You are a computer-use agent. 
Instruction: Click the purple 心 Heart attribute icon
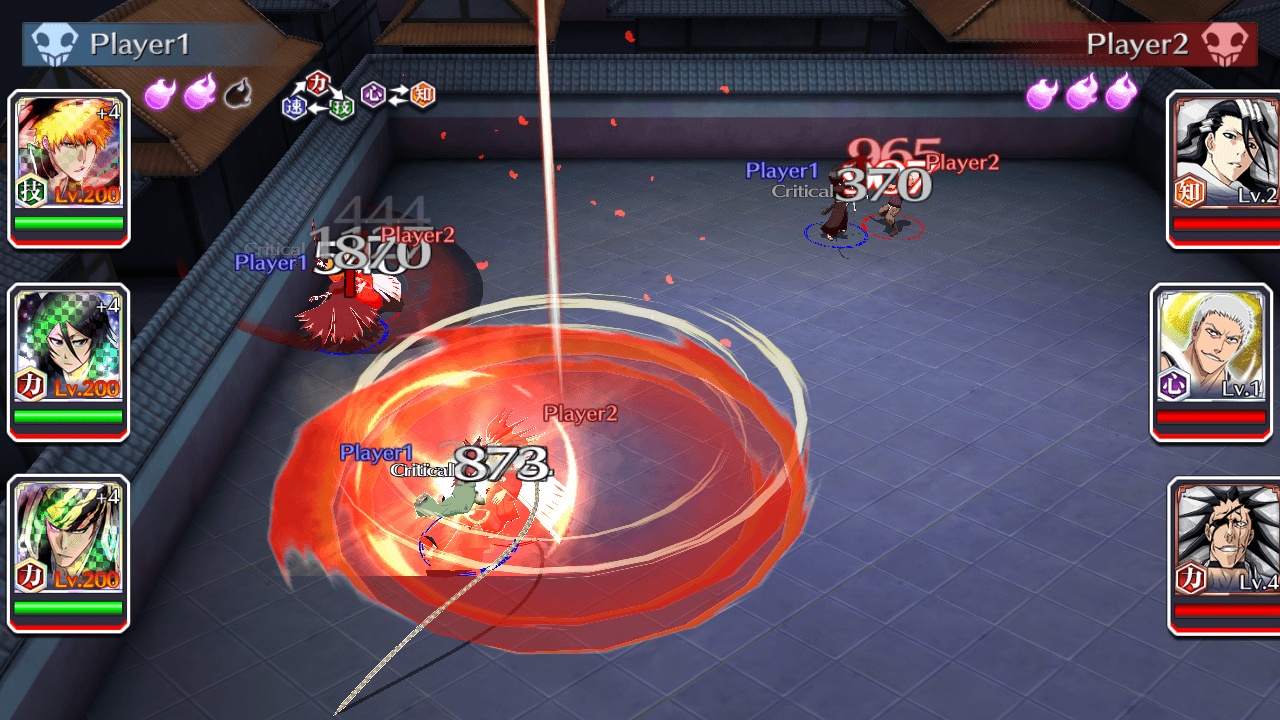(372, 95)
